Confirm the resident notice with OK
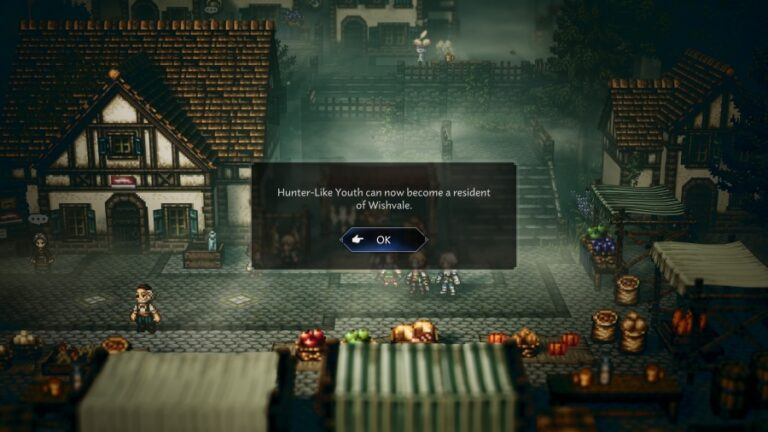Image resolution: width=768 pixels, height=432 pixels. [x=383, y=240]
